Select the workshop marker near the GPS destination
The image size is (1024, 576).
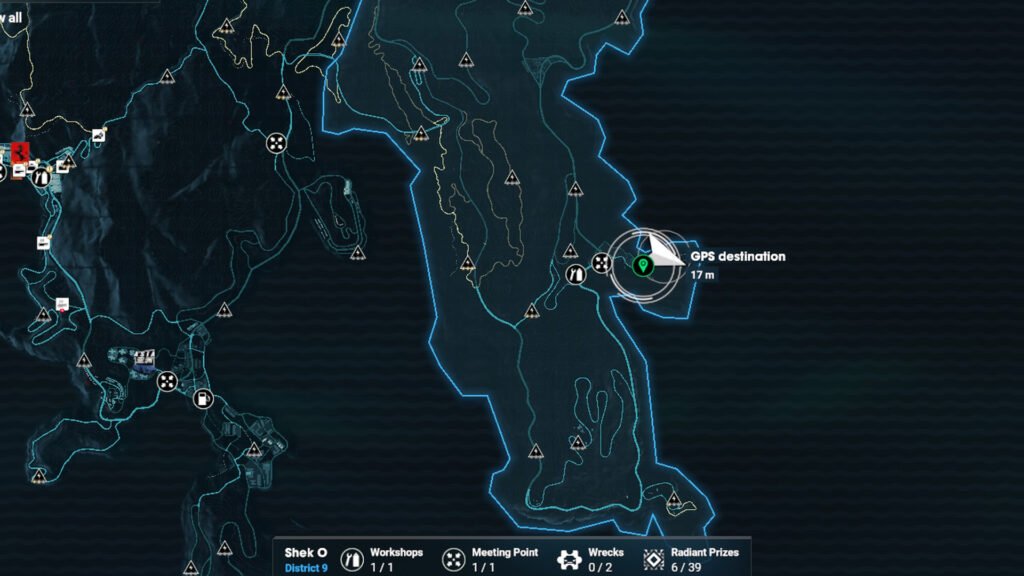pos(576,274)
